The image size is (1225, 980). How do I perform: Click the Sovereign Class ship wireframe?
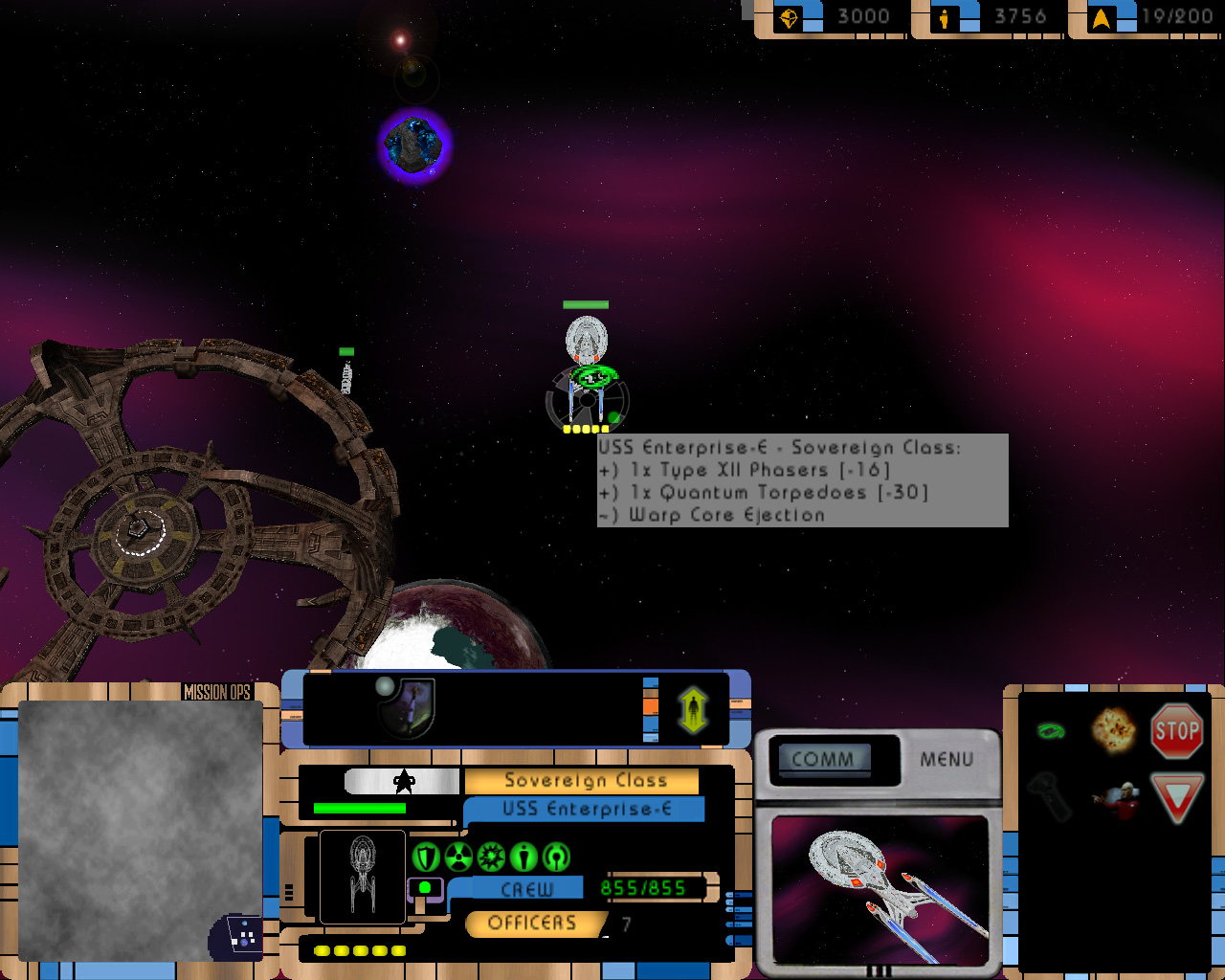[x=363, y=876]
